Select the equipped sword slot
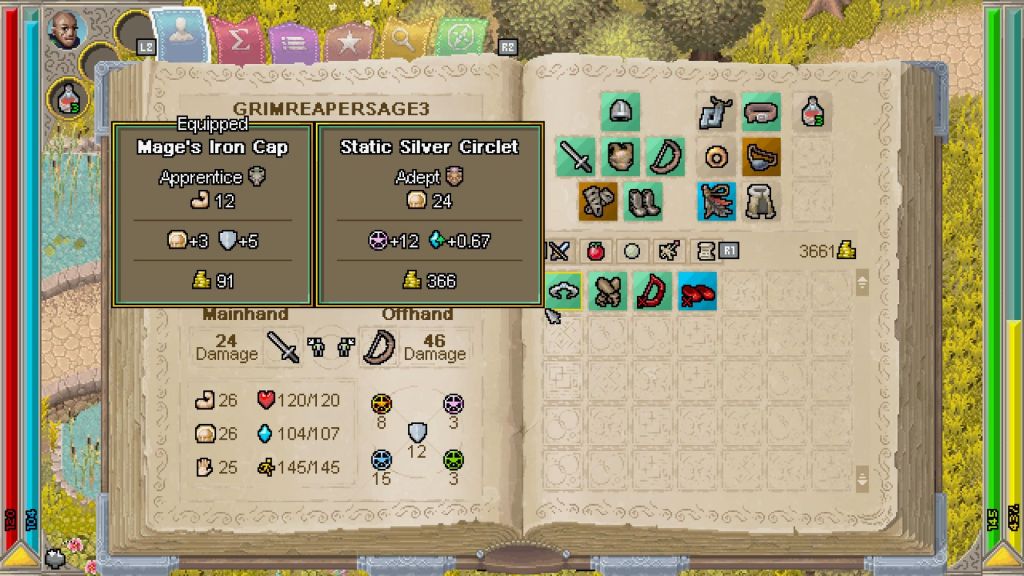Viewport: 1024px width, 576px height. 575,157
